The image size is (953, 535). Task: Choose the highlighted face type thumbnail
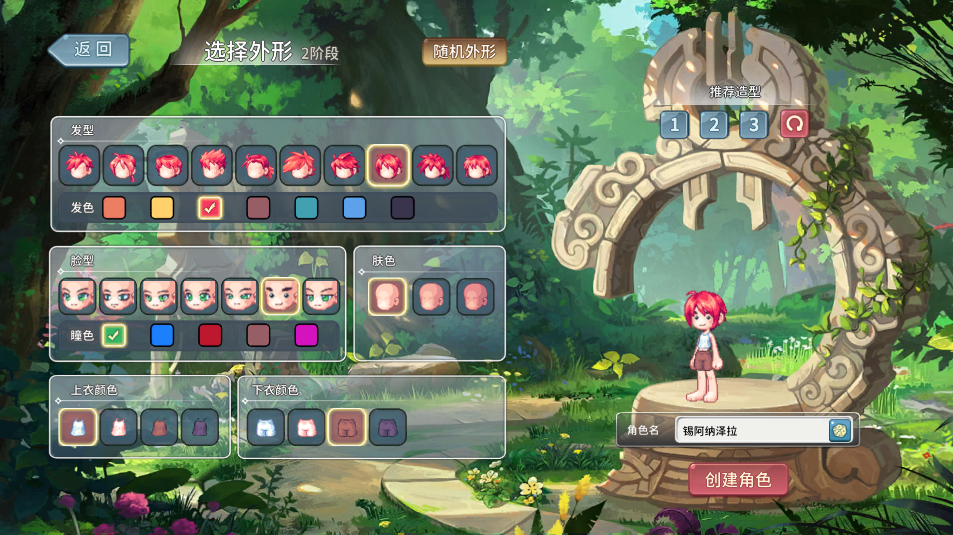click(x=281, y=296)
